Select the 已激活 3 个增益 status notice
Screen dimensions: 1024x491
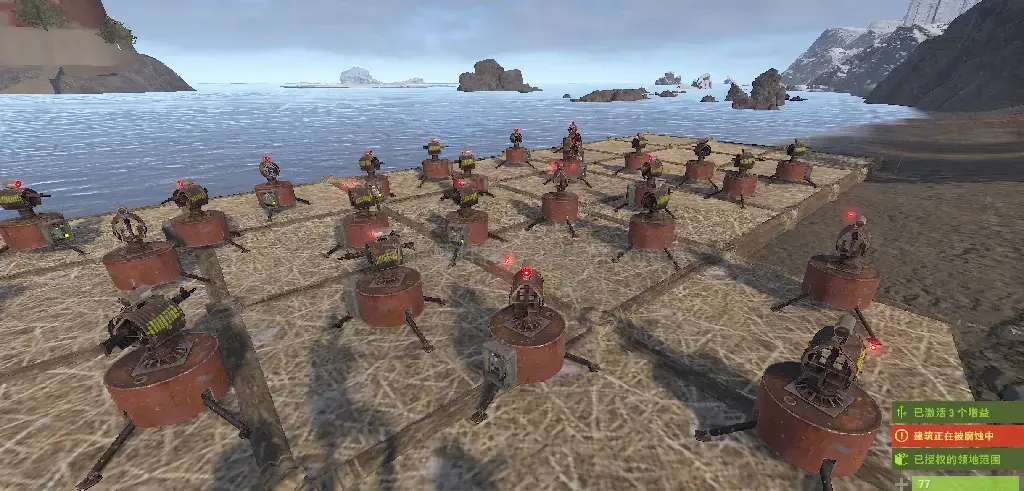click(957, 412)
